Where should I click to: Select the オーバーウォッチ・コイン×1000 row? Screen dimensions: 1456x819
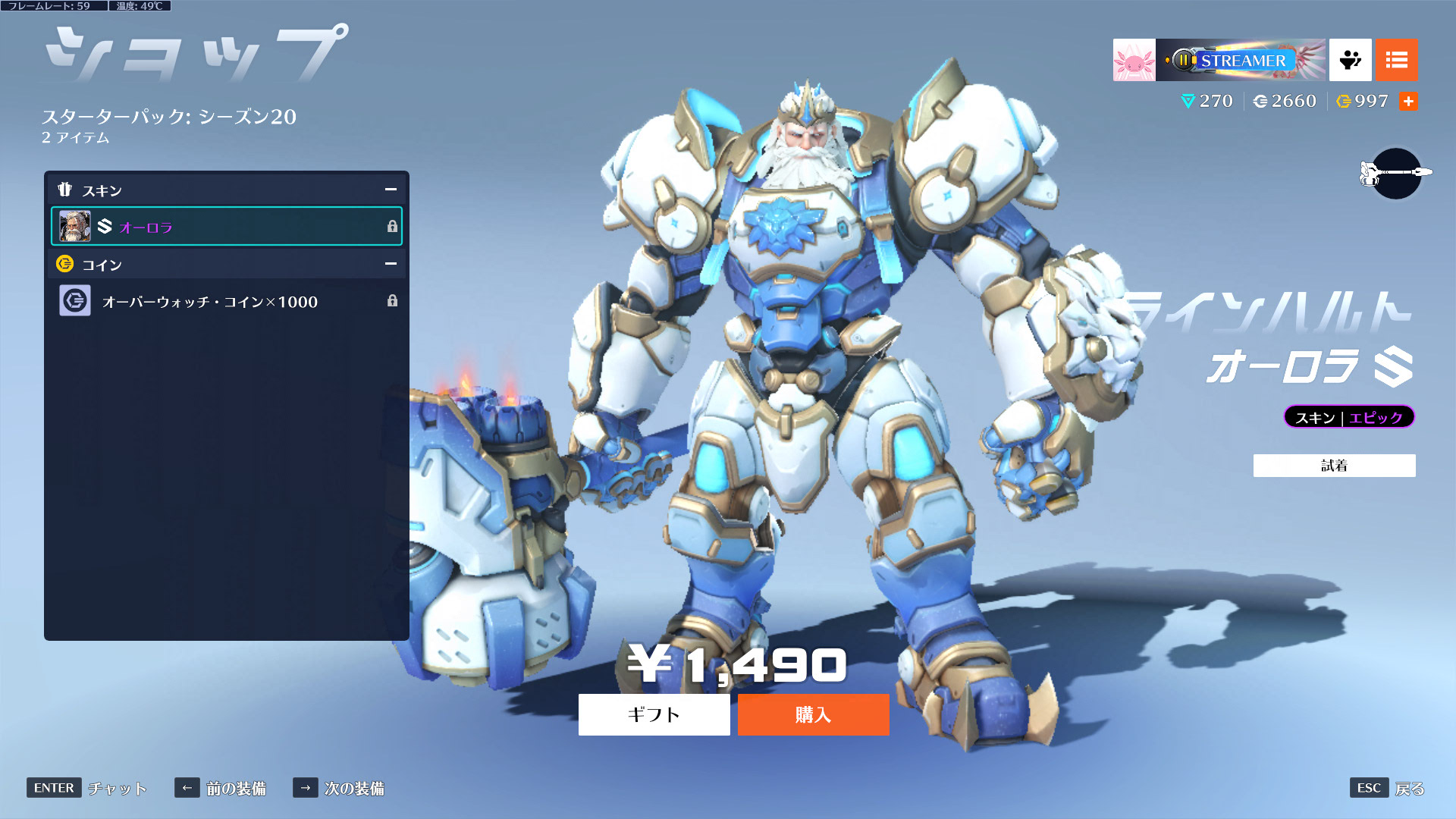tap(226, 301)
